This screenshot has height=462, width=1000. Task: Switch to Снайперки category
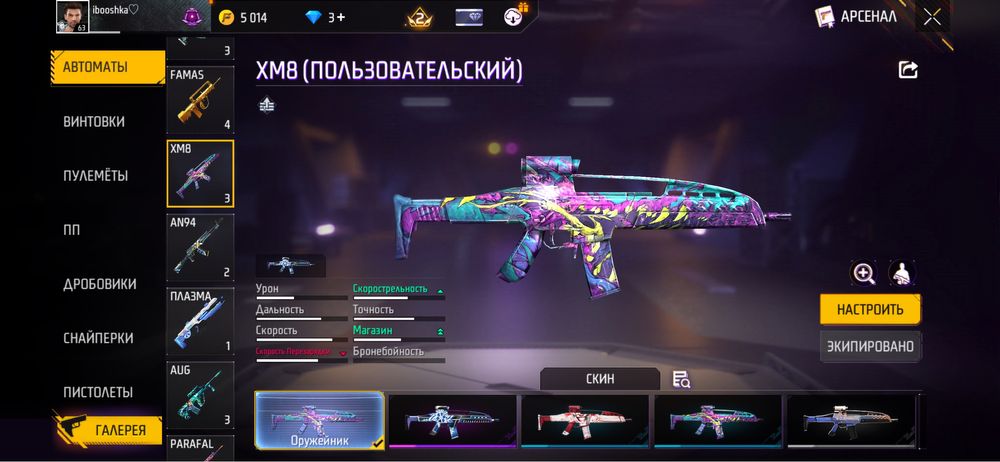pos(98,338)
